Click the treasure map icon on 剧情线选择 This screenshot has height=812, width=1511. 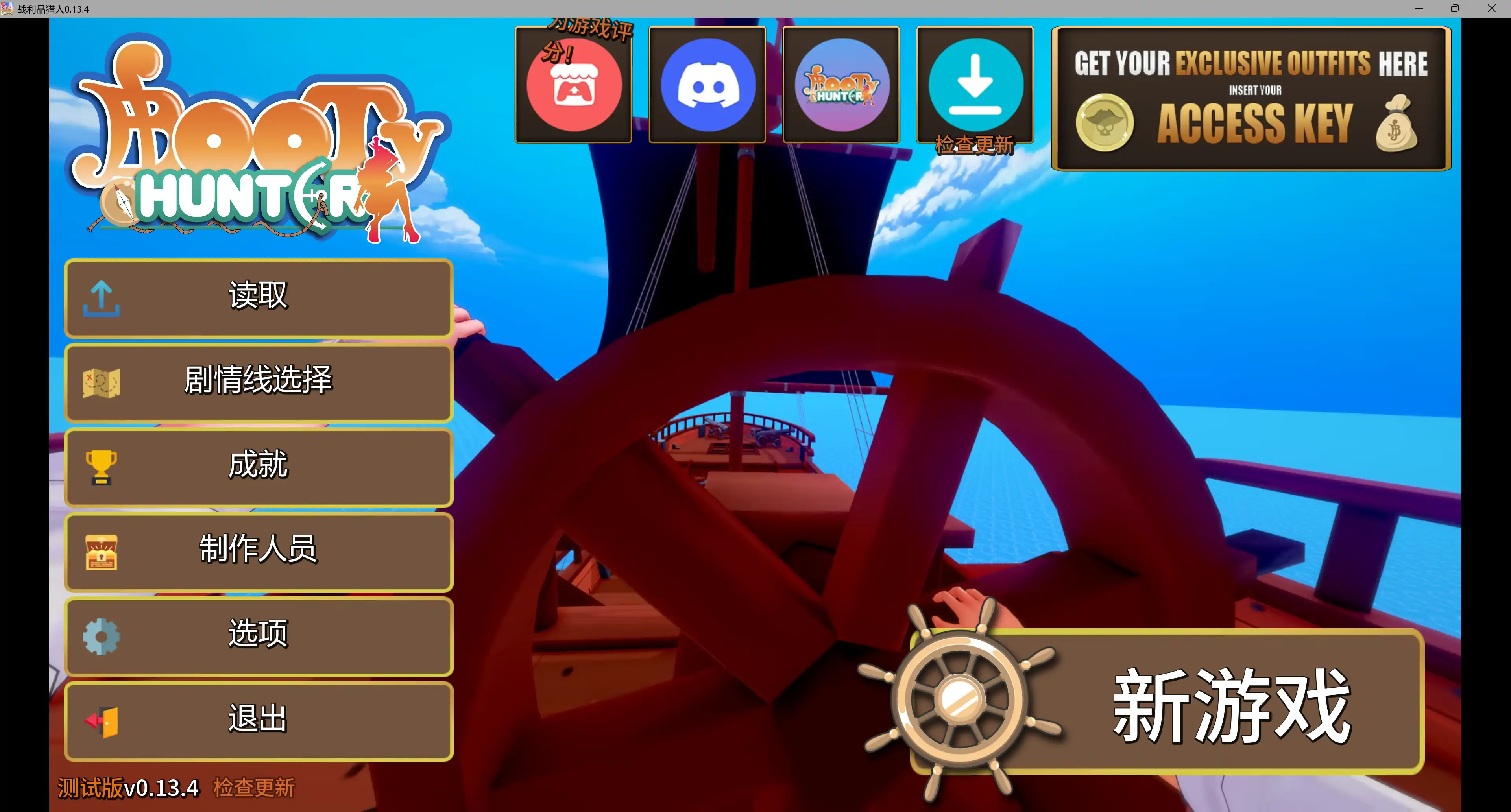[101, 382]
